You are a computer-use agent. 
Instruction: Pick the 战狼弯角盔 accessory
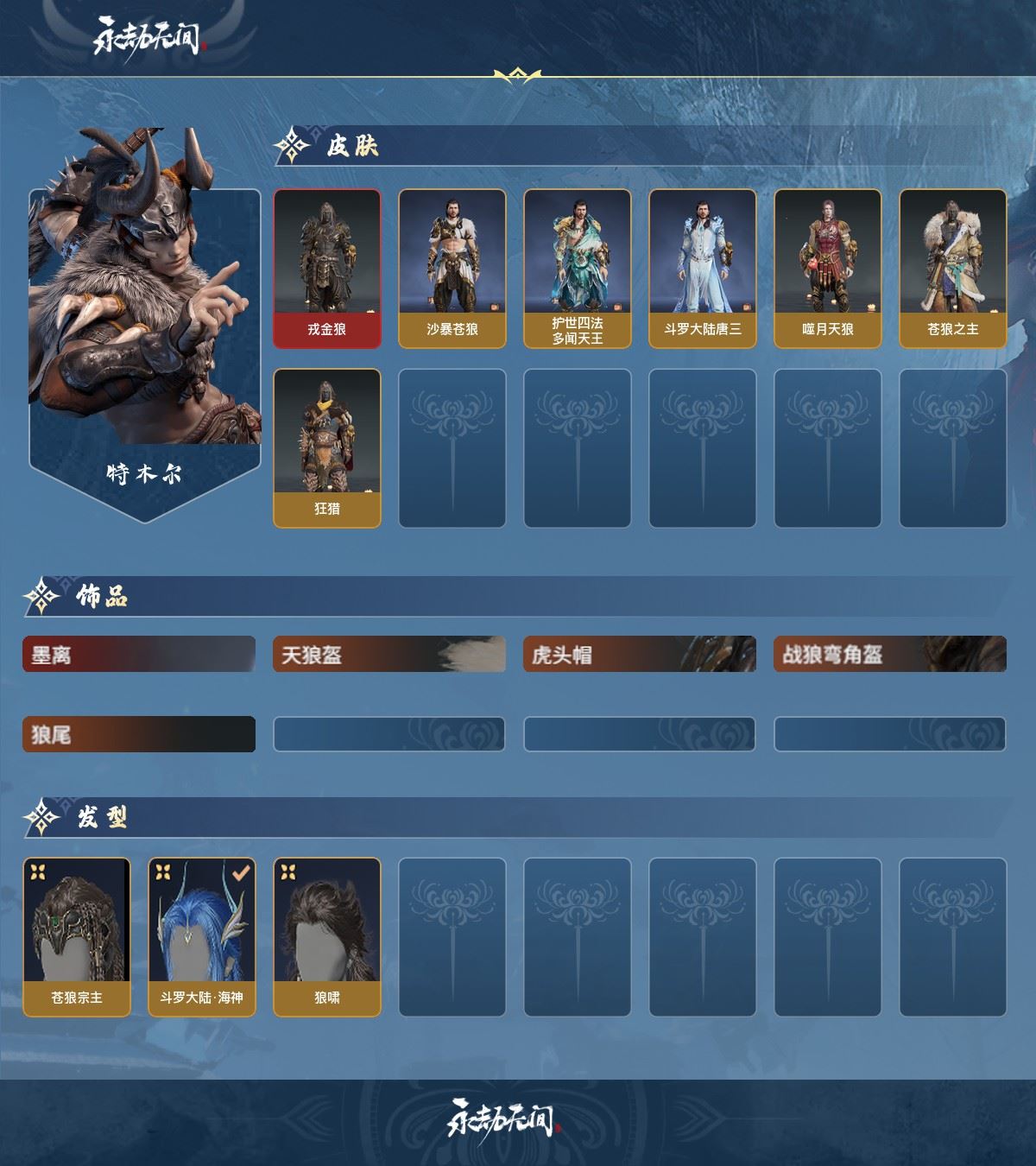pos(890,655)
